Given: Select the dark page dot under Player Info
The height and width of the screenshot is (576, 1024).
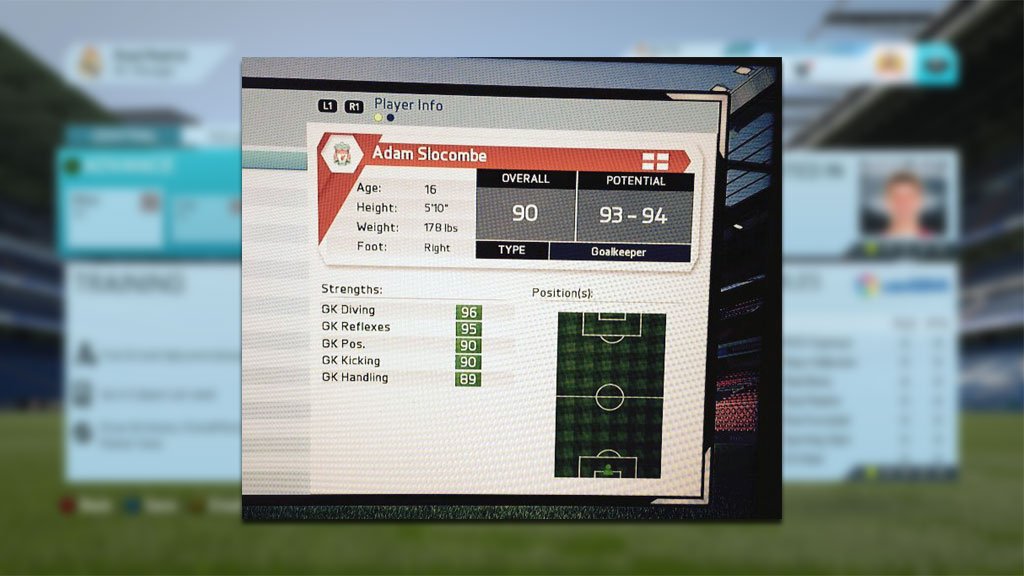Looking at the screenshot, I should (x=390, y=117).
